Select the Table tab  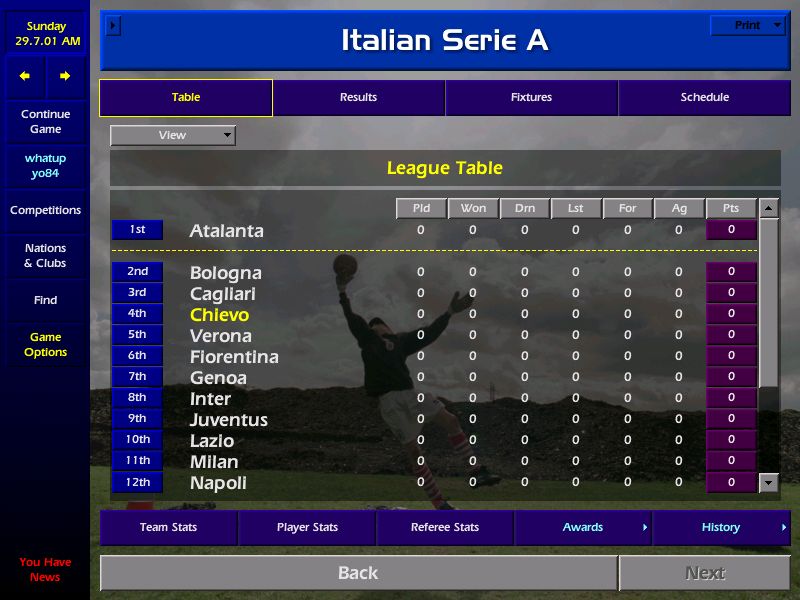point(186,98)
